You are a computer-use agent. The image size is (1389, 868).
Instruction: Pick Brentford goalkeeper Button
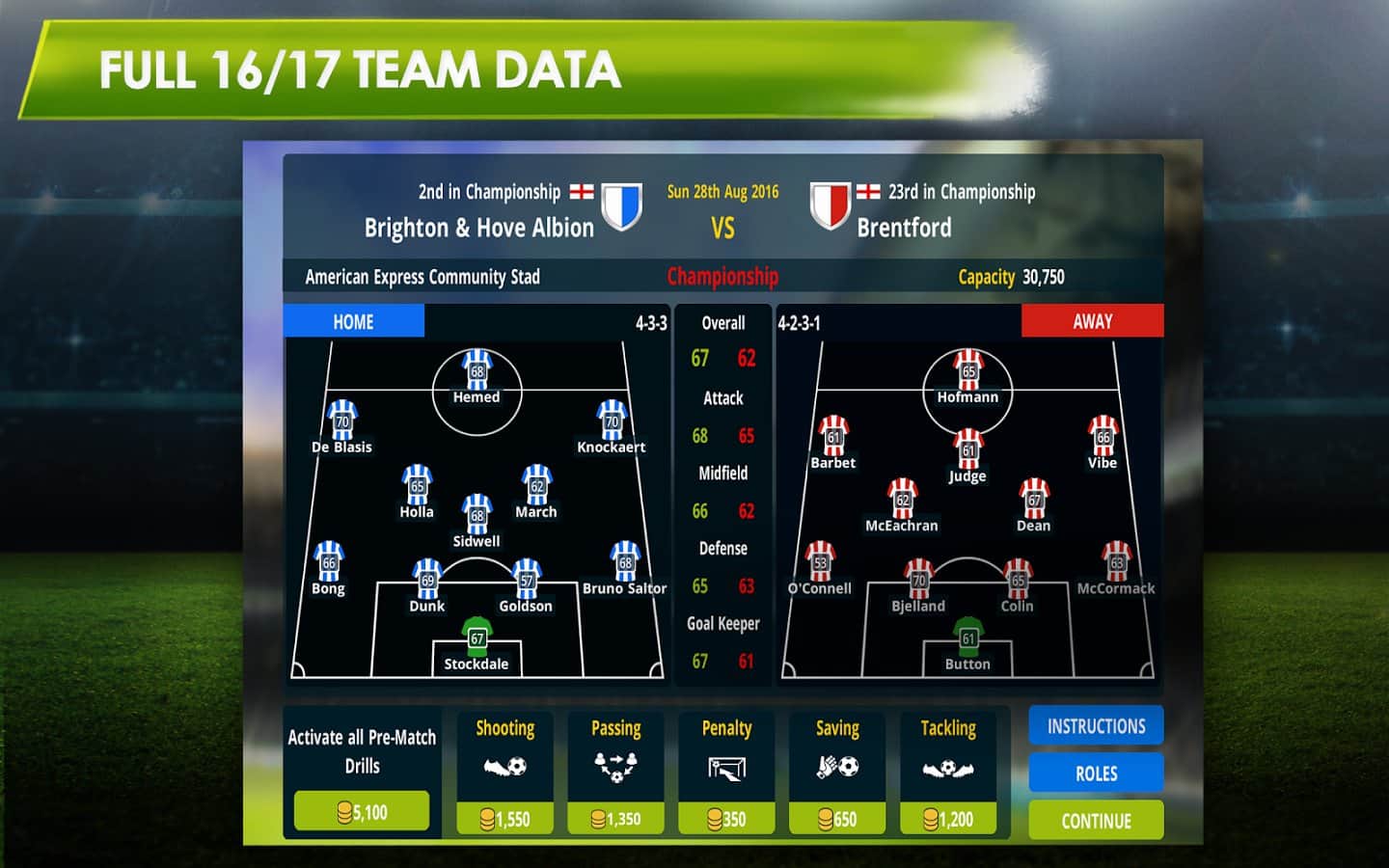click(x=967, y=637)
